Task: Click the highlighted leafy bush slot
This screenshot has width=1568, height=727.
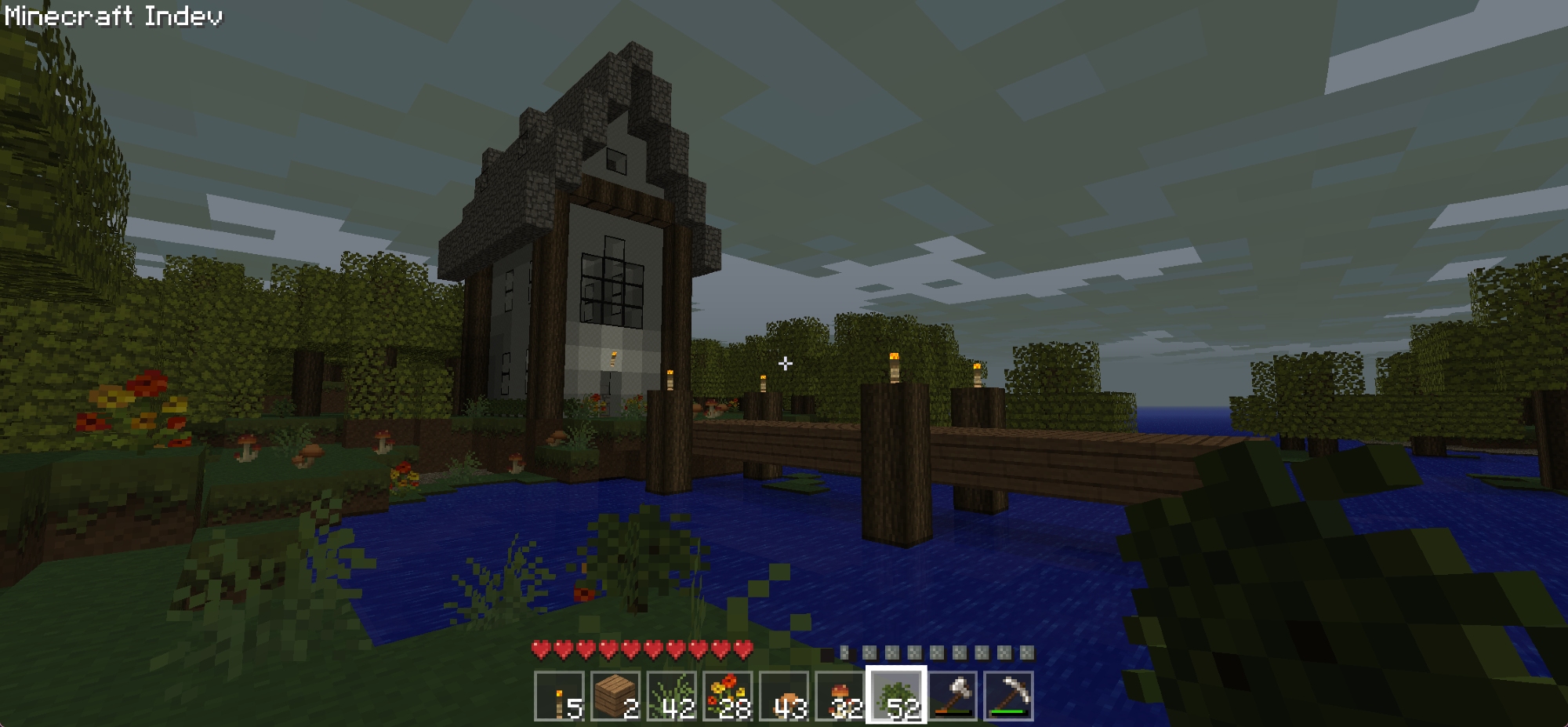Action: [896, 696]
